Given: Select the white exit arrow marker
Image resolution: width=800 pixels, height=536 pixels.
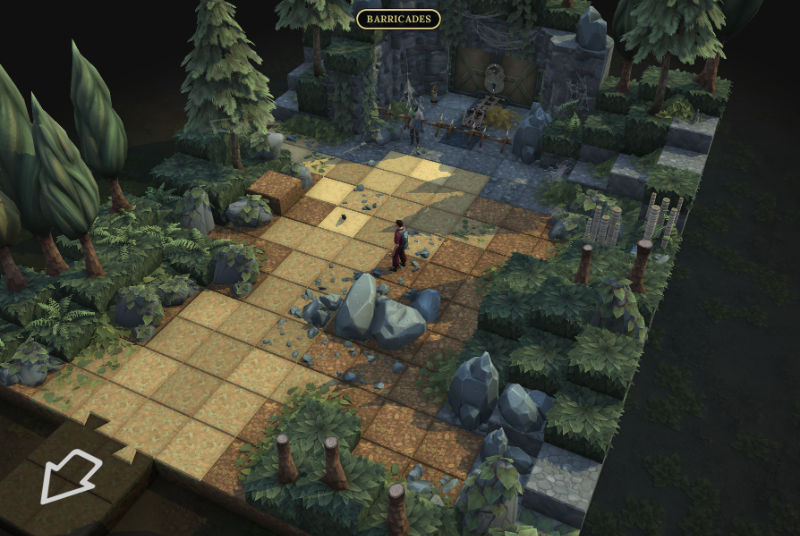Looking at the screenshot, I should tap(69, 475).
